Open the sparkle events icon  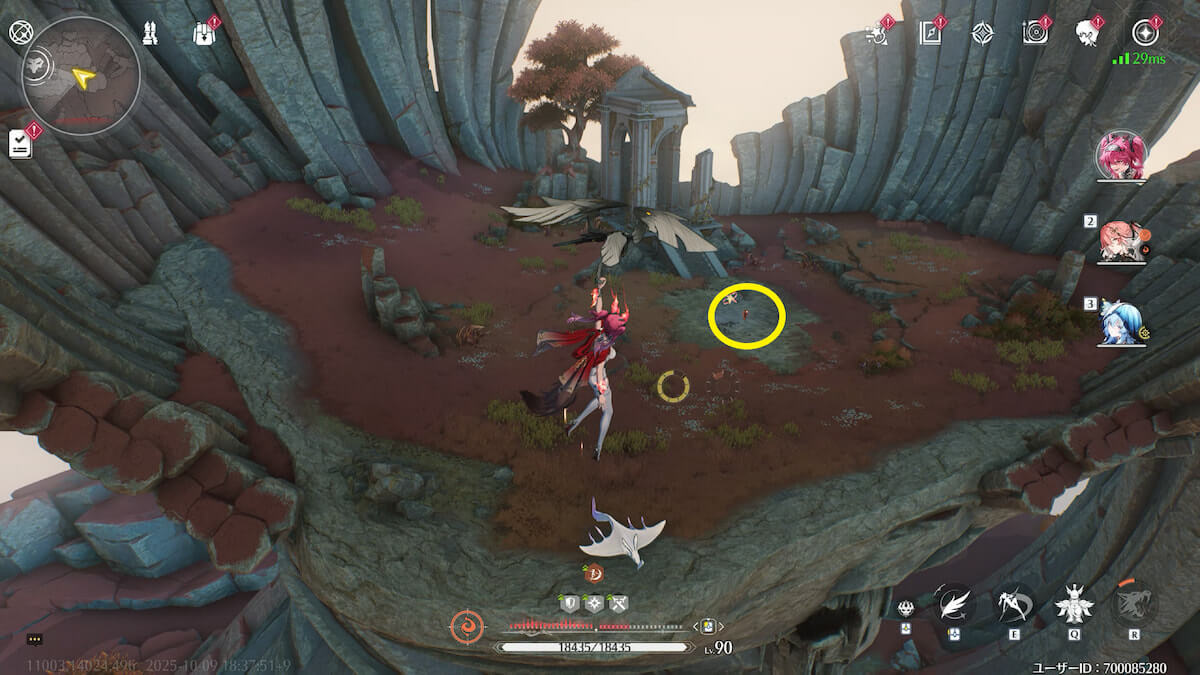coord(878,33)
